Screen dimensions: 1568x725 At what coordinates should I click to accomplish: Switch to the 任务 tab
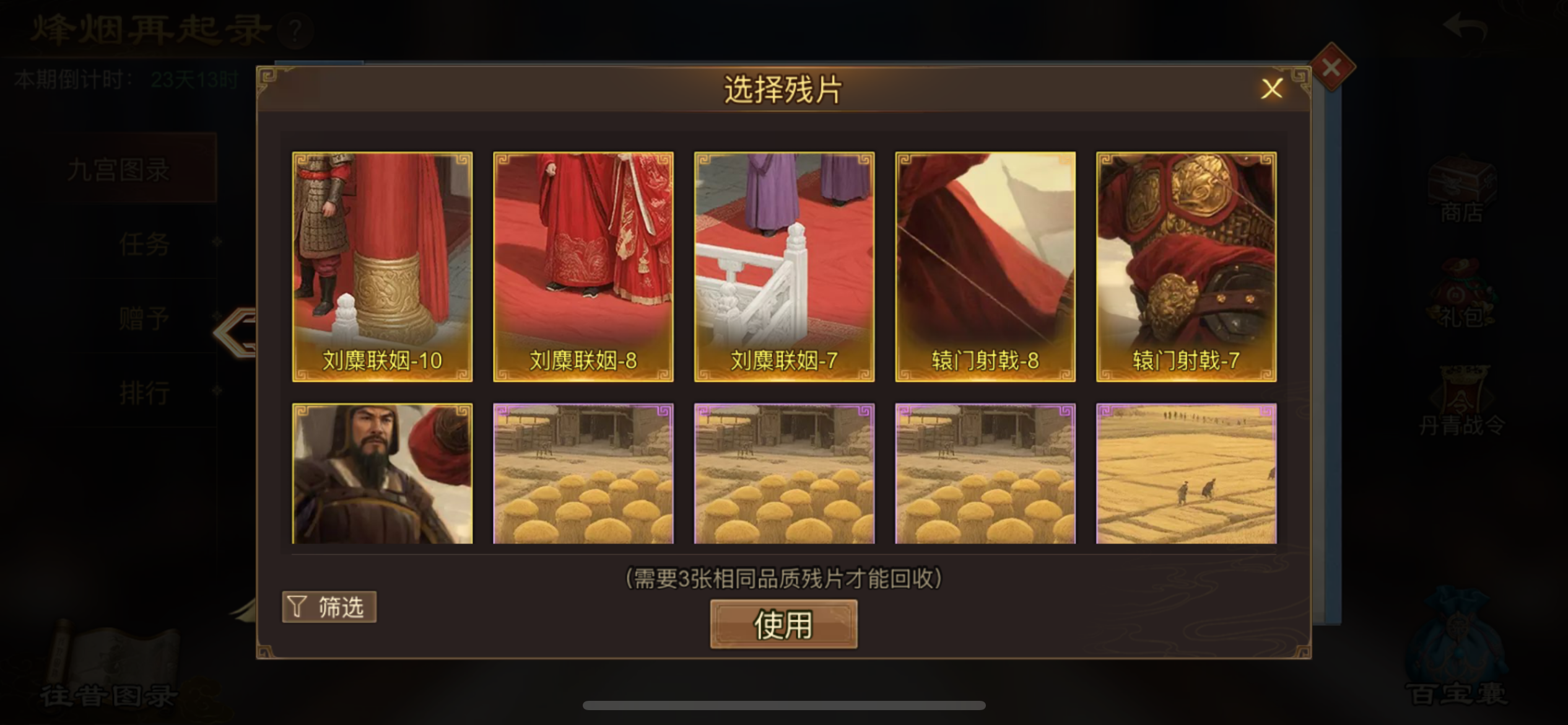click(144, 244)
